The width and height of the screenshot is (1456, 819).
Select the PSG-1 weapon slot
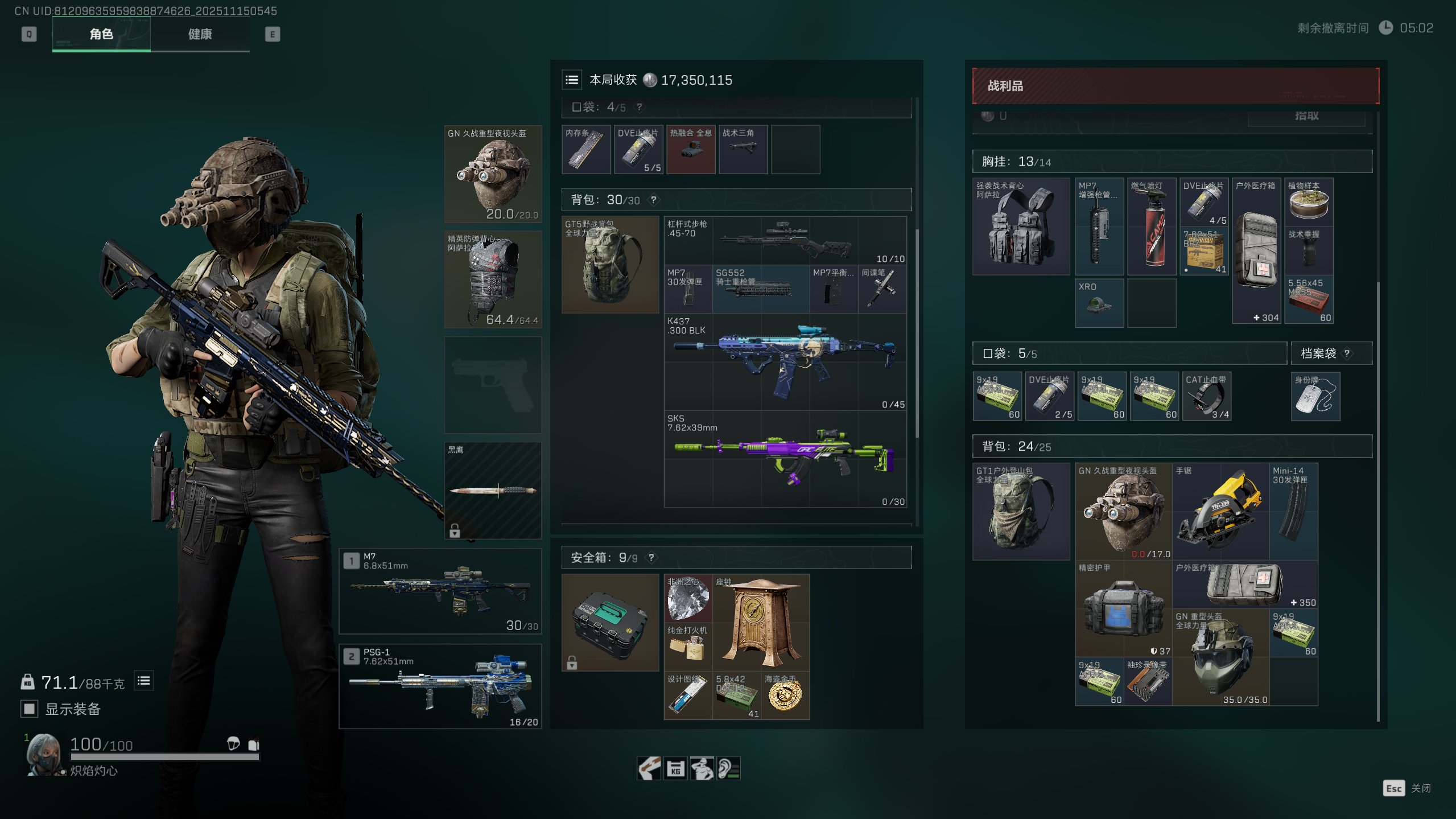point(440,686)
